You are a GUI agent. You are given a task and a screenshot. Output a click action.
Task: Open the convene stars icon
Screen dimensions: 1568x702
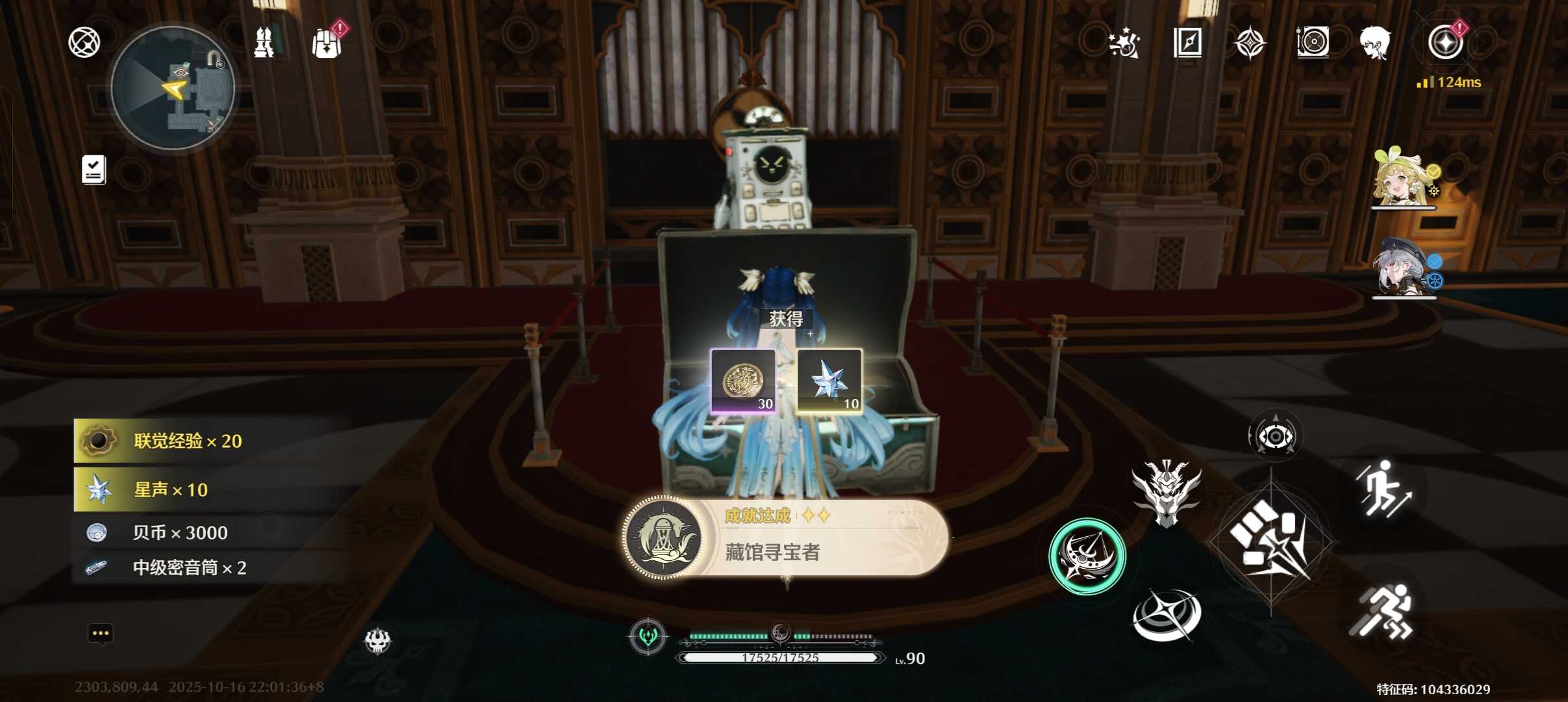coord(1124,43)
